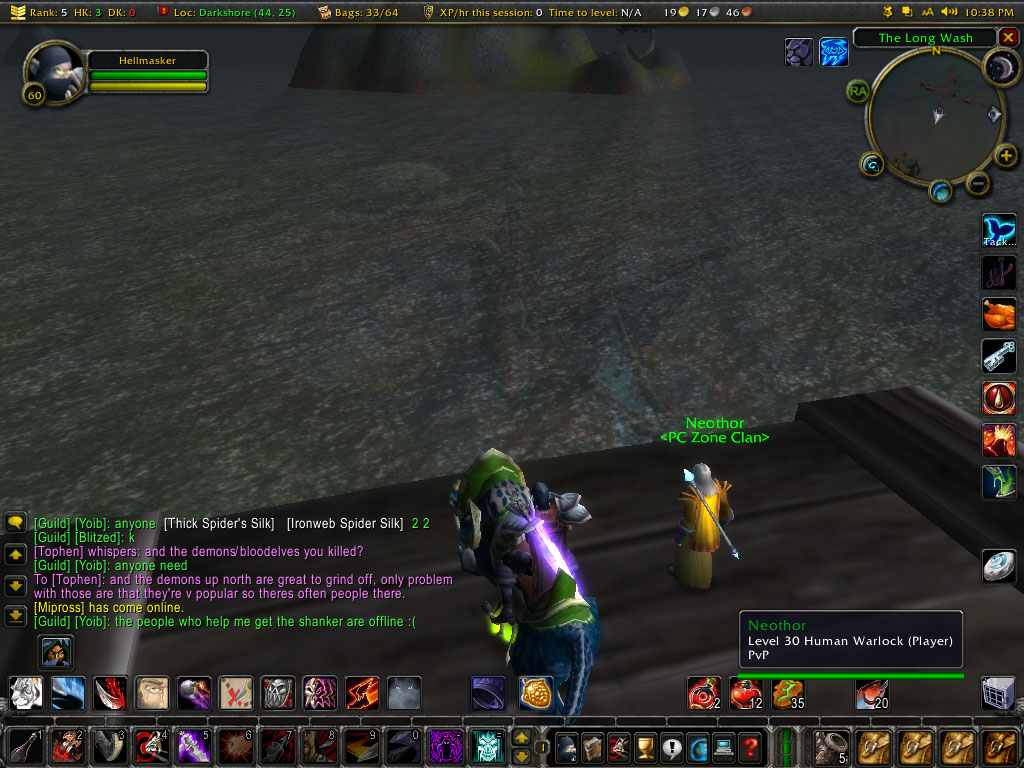Use the roasted chicken food item

click(999, 314)
